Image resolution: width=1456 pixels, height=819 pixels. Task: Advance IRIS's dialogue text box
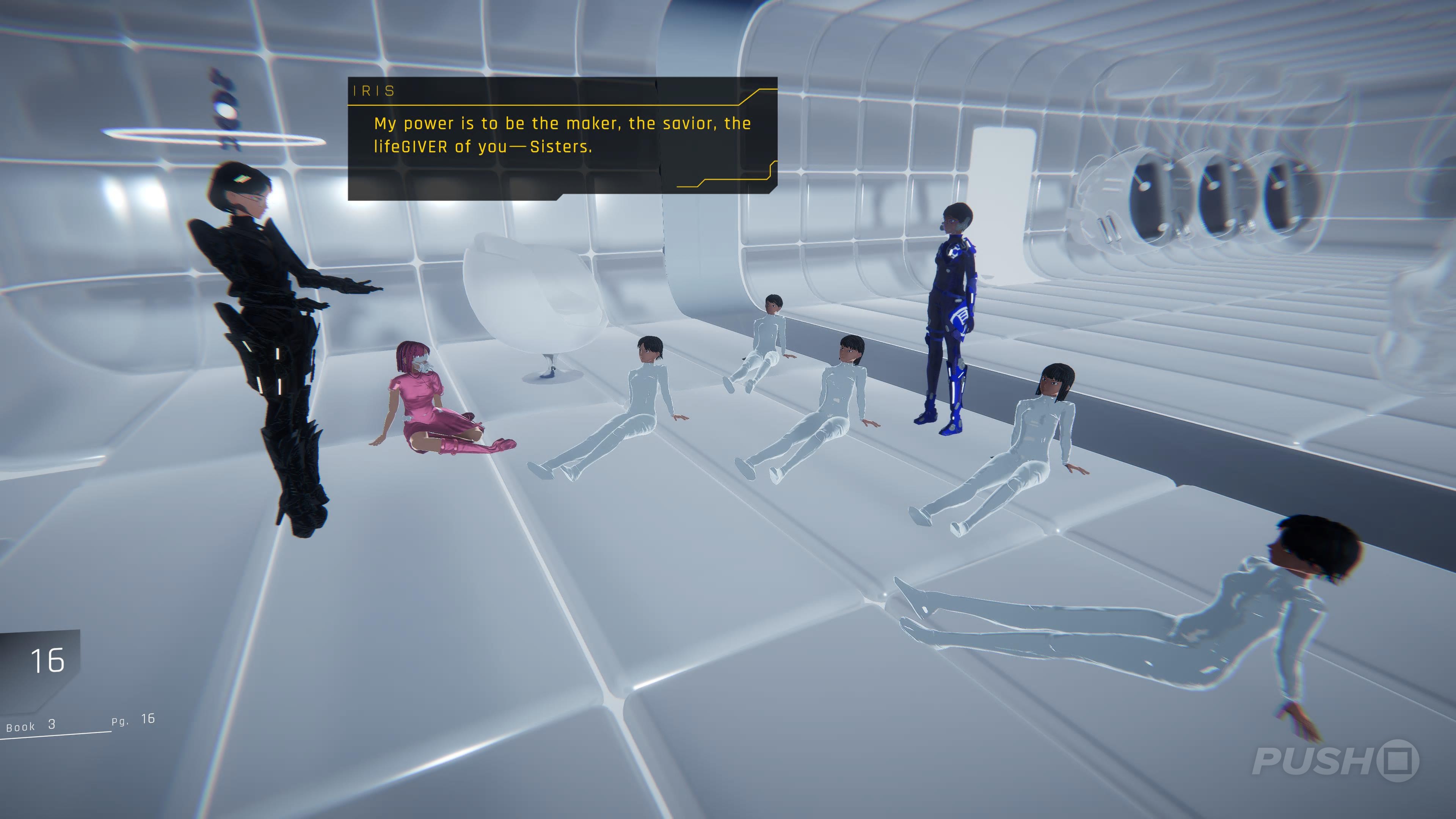tap(562, 138)
